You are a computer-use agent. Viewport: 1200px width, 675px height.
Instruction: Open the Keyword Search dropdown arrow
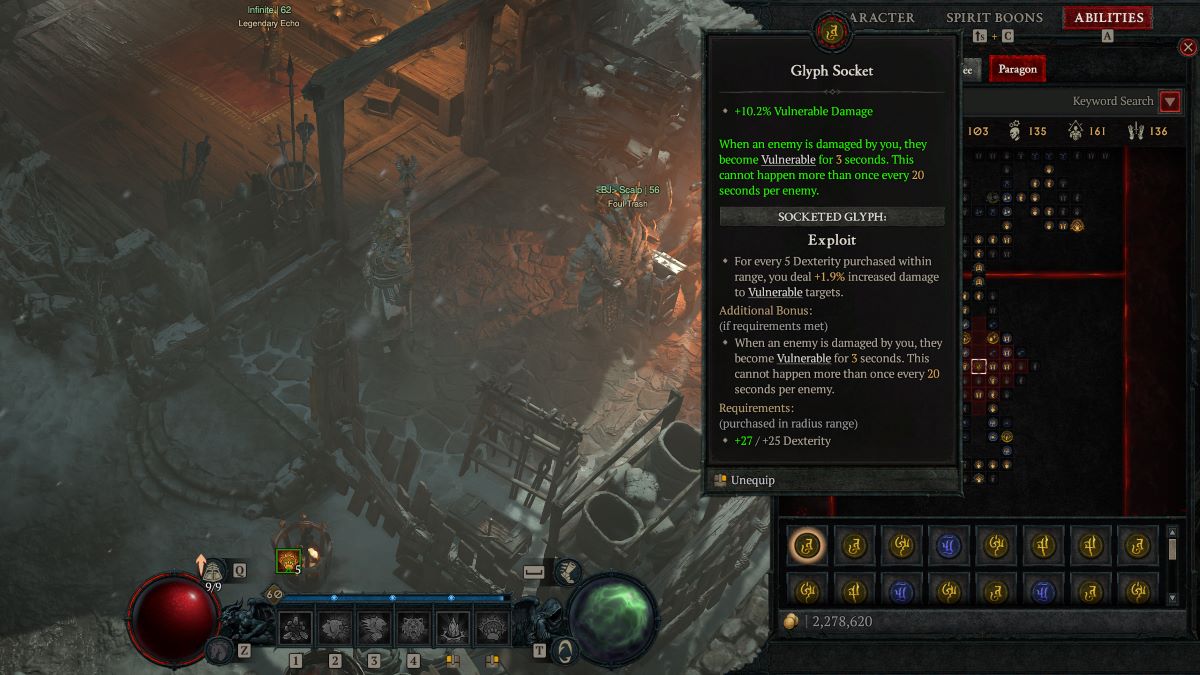[x=1169, y=101]
